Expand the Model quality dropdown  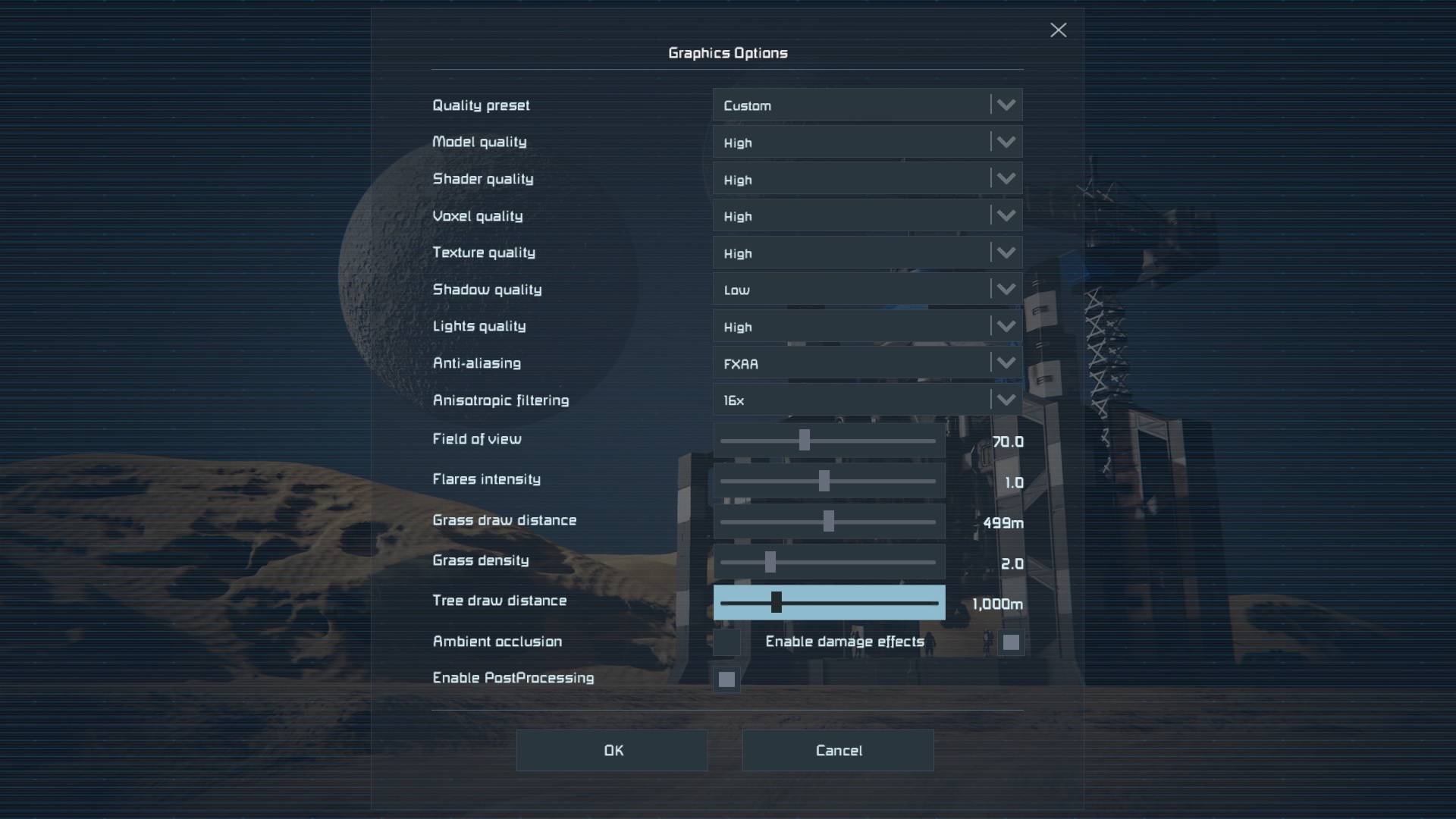click(867, 143)
